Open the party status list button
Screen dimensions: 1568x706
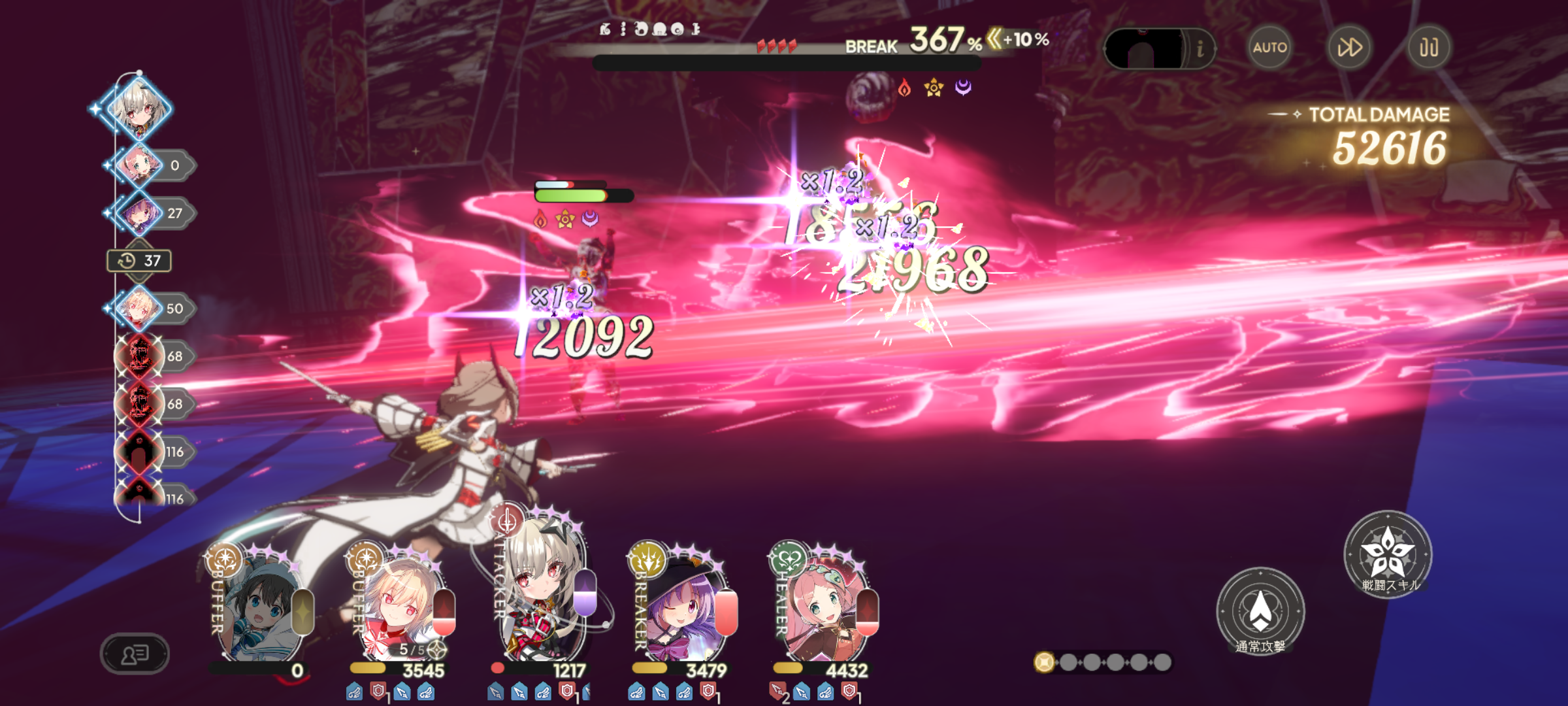tap(135, 653)
